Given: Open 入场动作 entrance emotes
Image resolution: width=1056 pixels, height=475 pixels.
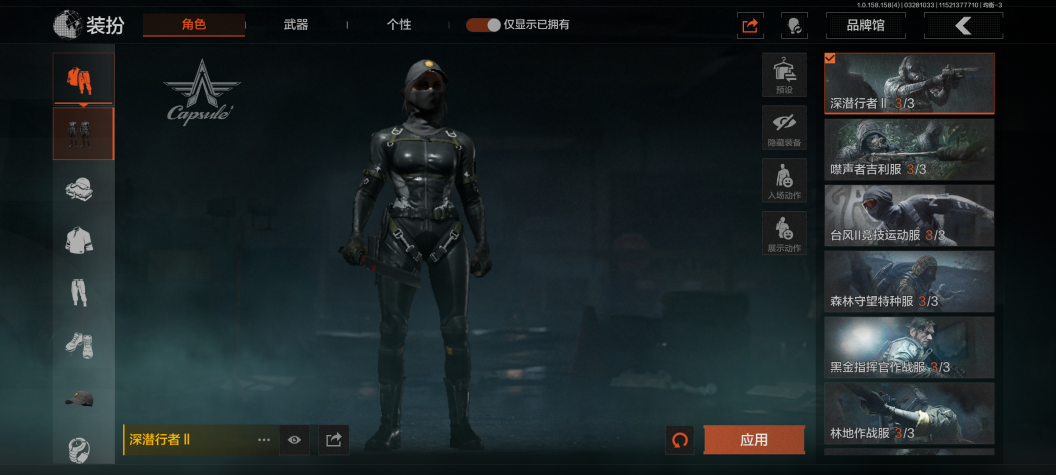Looking at the screenshot, I should pos(784,180).
